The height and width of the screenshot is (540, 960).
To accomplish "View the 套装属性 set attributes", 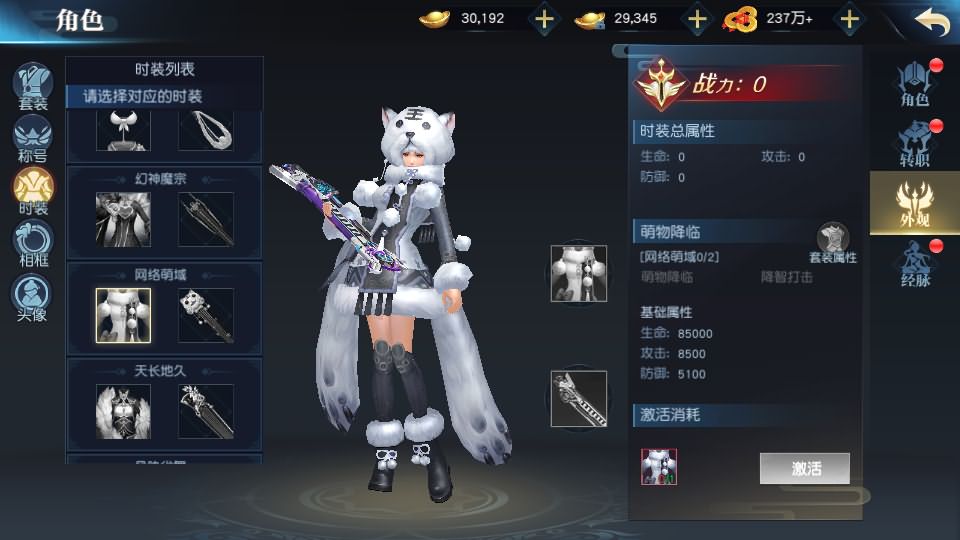I will coord(832,244).
